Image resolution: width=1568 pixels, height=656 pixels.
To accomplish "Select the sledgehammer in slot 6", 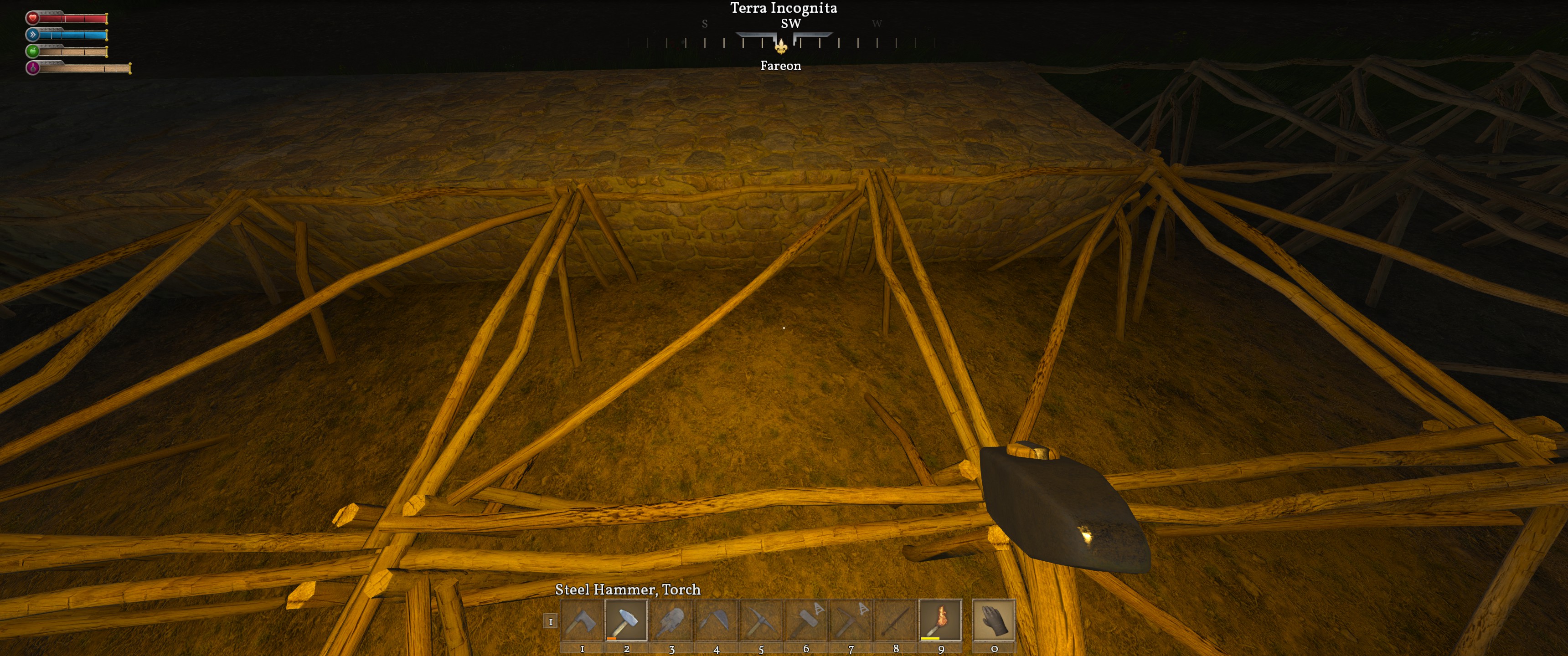I will (x=806, y=621).
